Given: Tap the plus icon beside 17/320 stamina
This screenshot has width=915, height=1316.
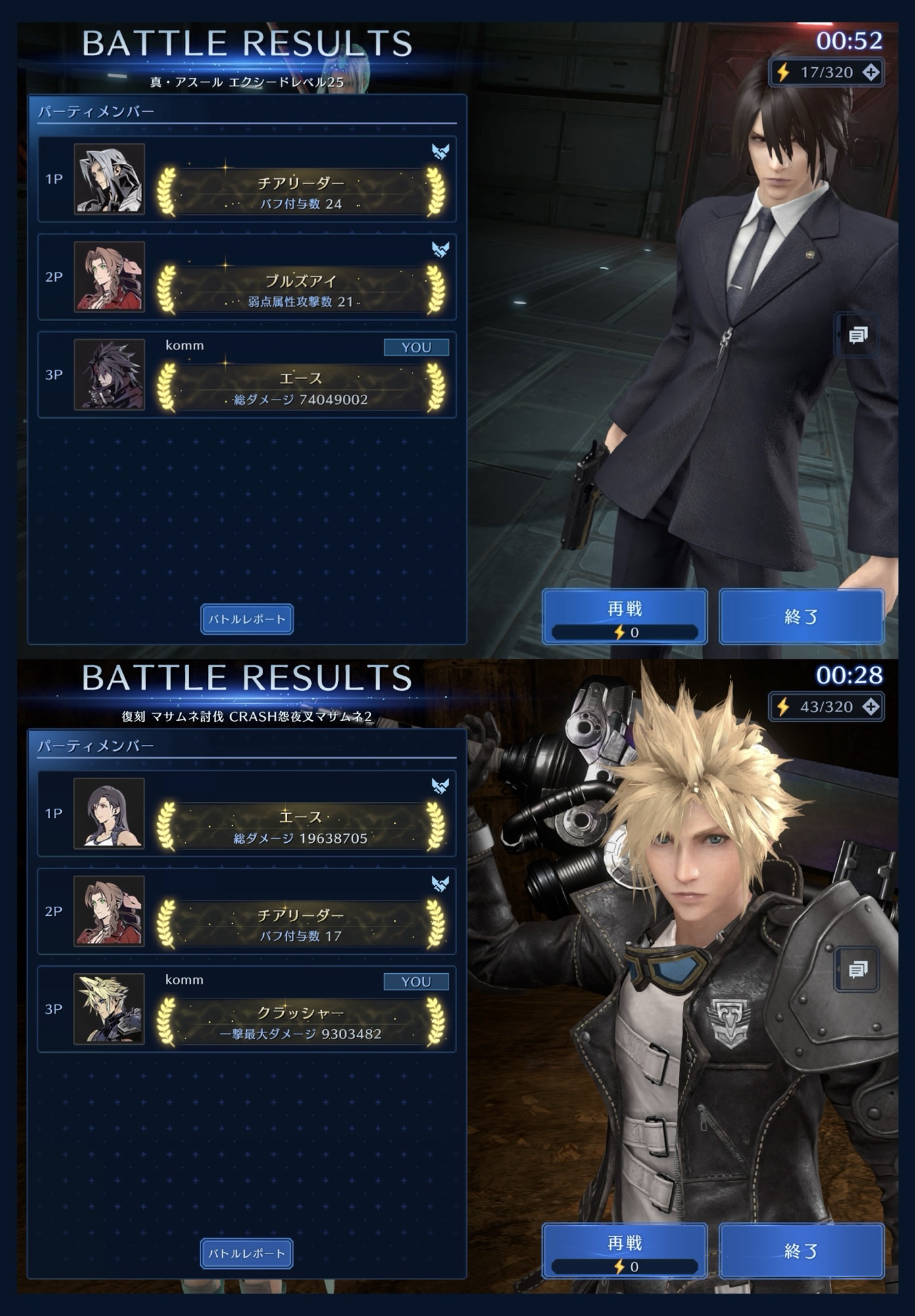Looking at the screenshot, I should pos(871,72).
